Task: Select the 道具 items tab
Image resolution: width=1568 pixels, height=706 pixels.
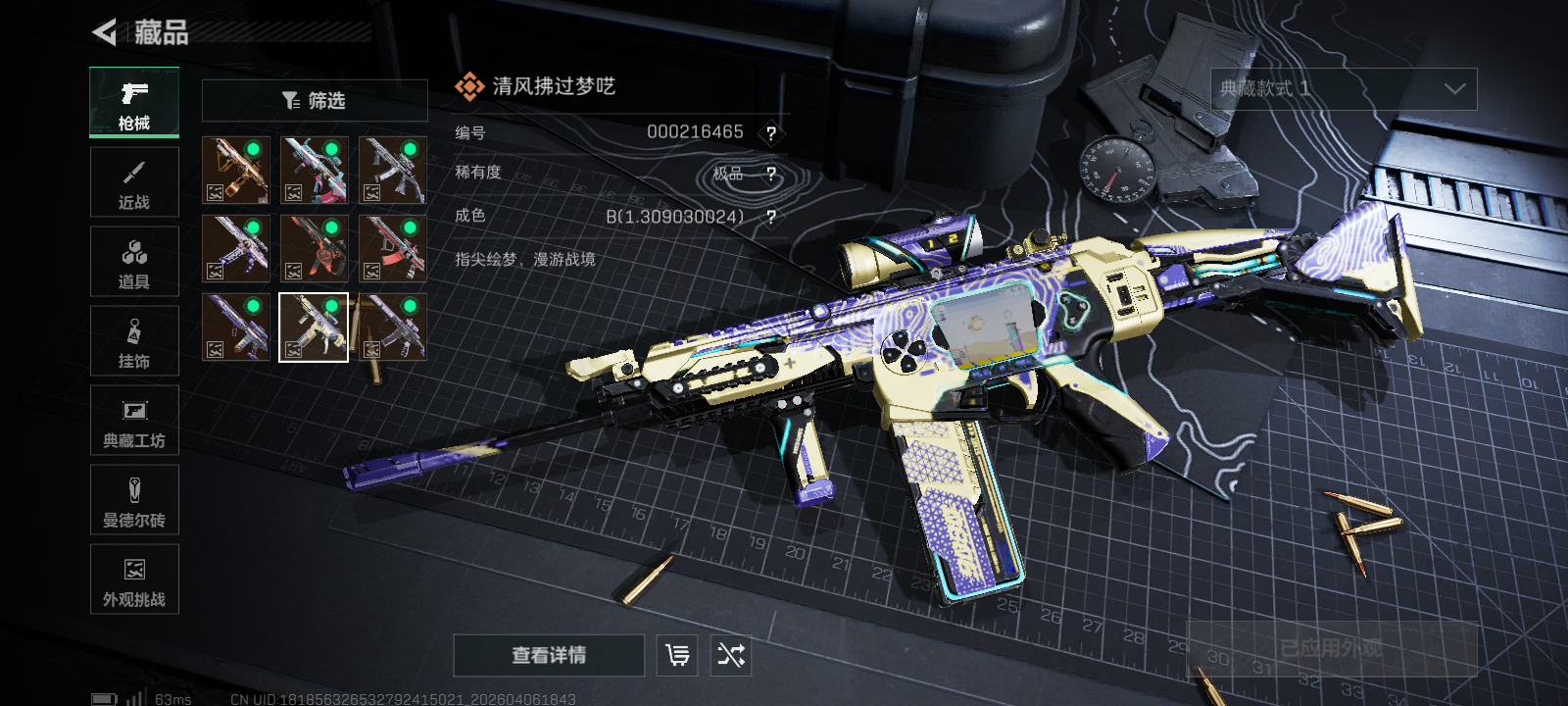Action: pos(134,262)
